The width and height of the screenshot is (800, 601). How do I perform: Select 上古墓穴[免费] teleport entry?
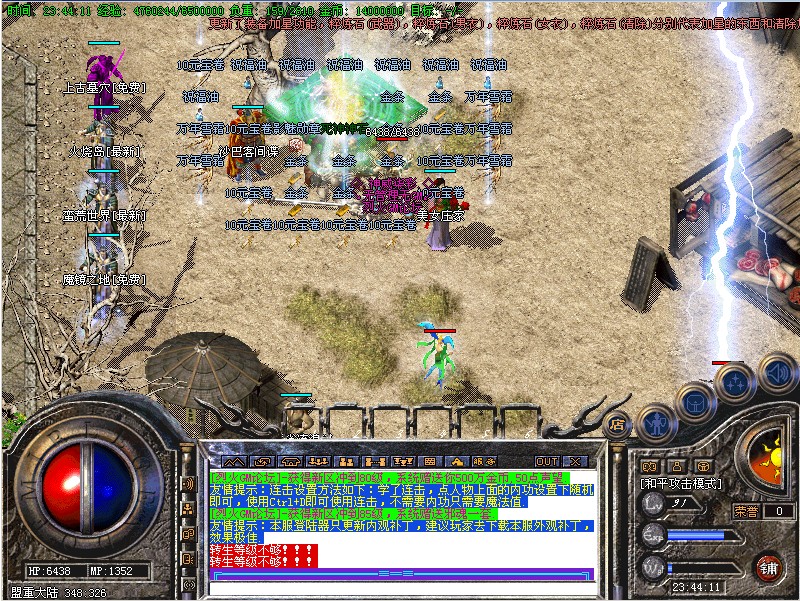click(x=104, y=88)
